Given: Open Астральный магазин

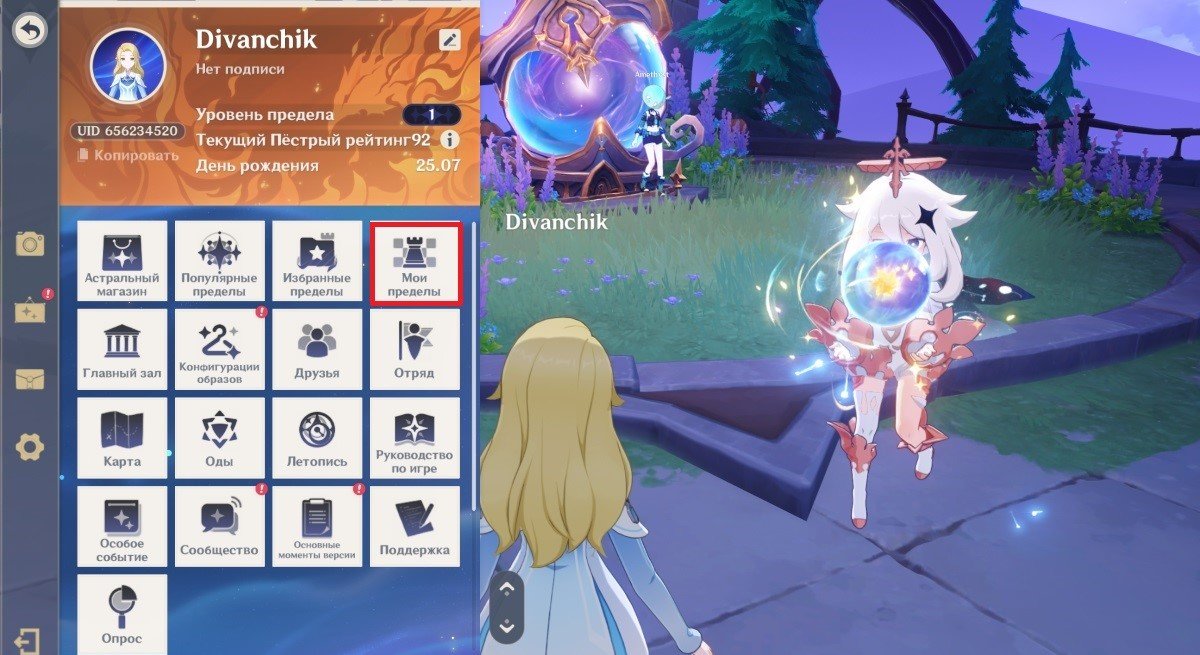Looking at the screenshot, I should coord(122,263).
